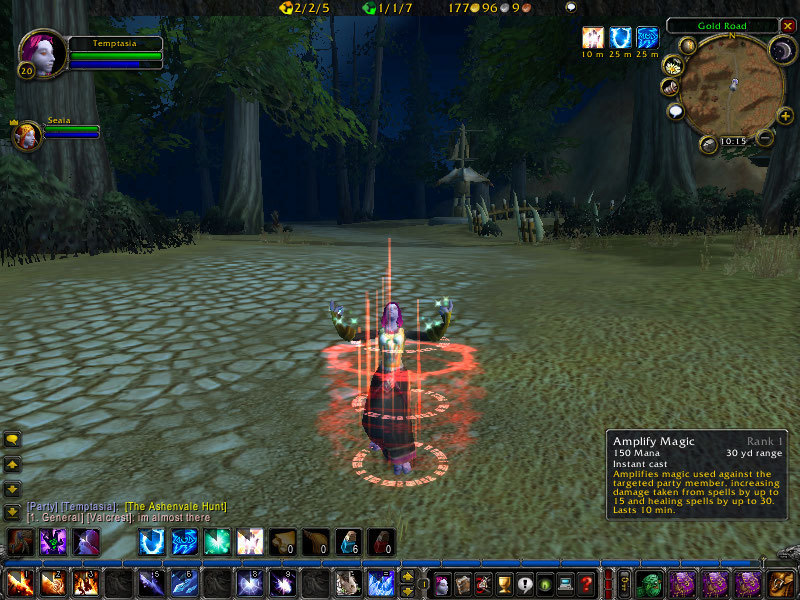
Task: Cast the first fire spell on the action bar
Action: (x=20, y=583)
